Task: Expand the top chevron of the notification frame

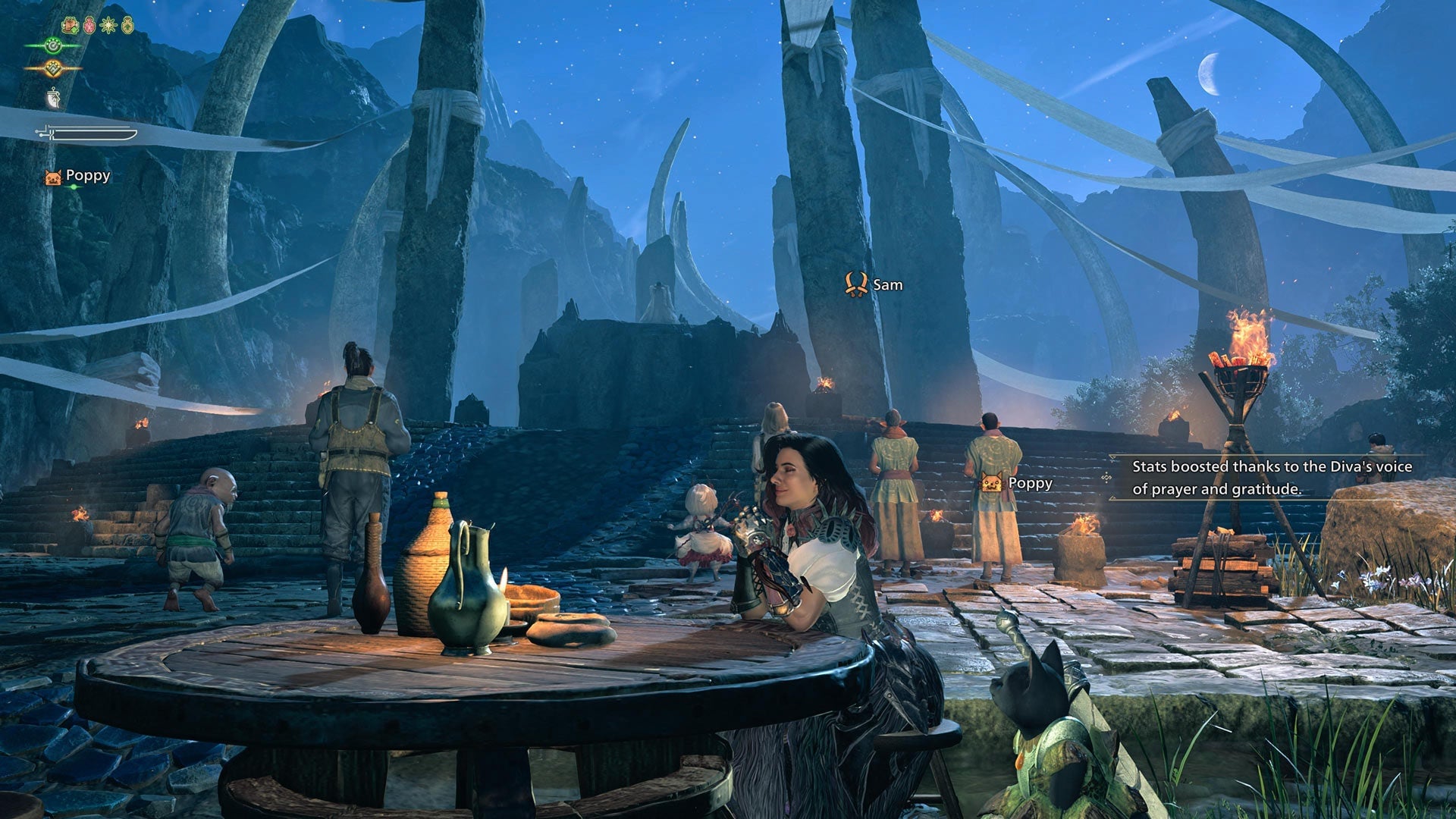Action: tap(1113, 457)
